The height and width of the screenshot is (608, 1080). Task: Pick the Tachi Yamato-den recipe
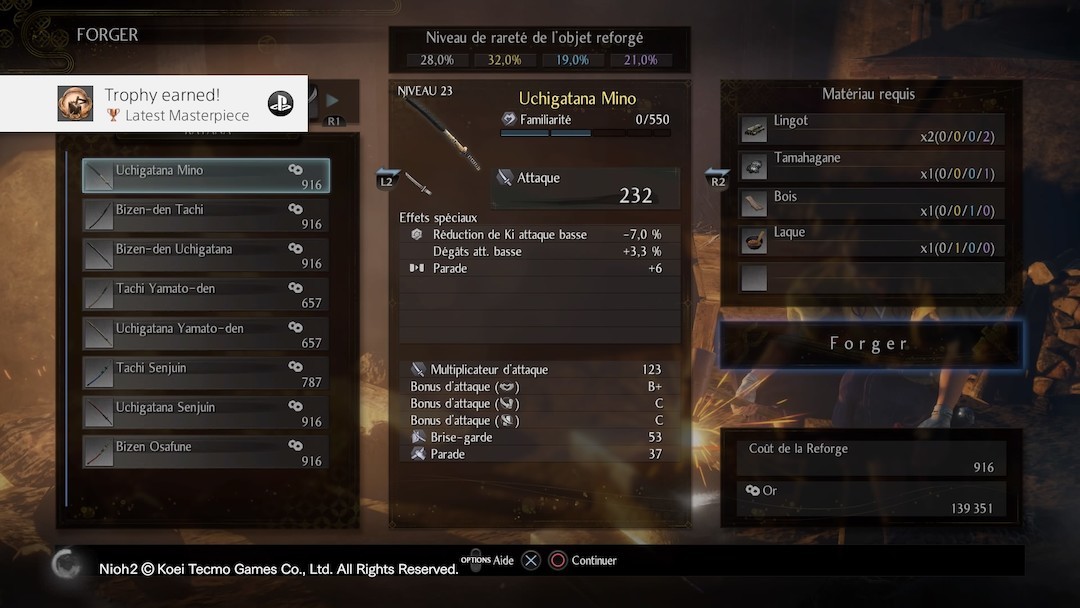205,295
